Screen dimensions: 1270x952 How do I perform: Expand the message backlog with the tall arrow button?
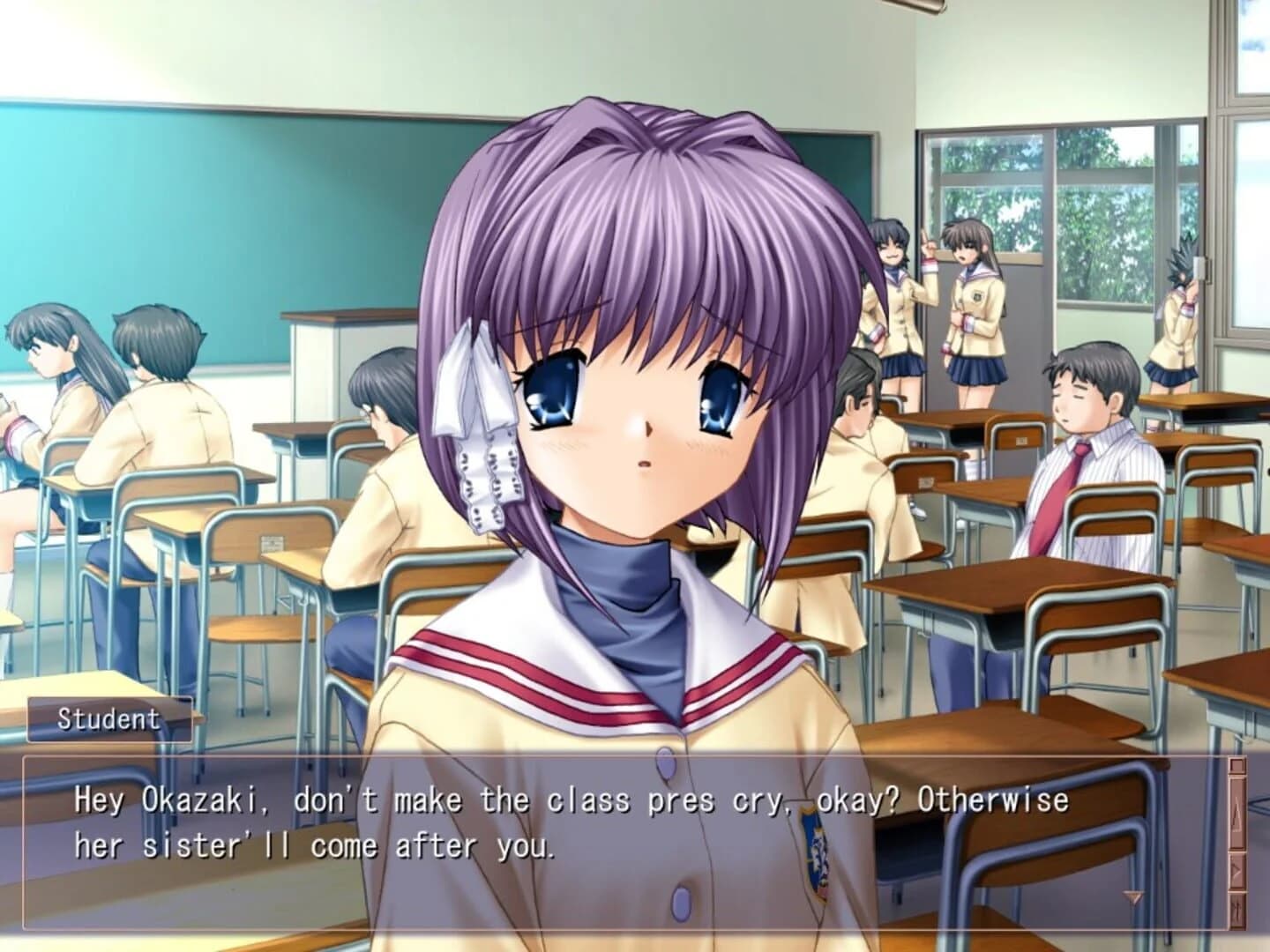pyautogui.click(x=1238, y=815)
